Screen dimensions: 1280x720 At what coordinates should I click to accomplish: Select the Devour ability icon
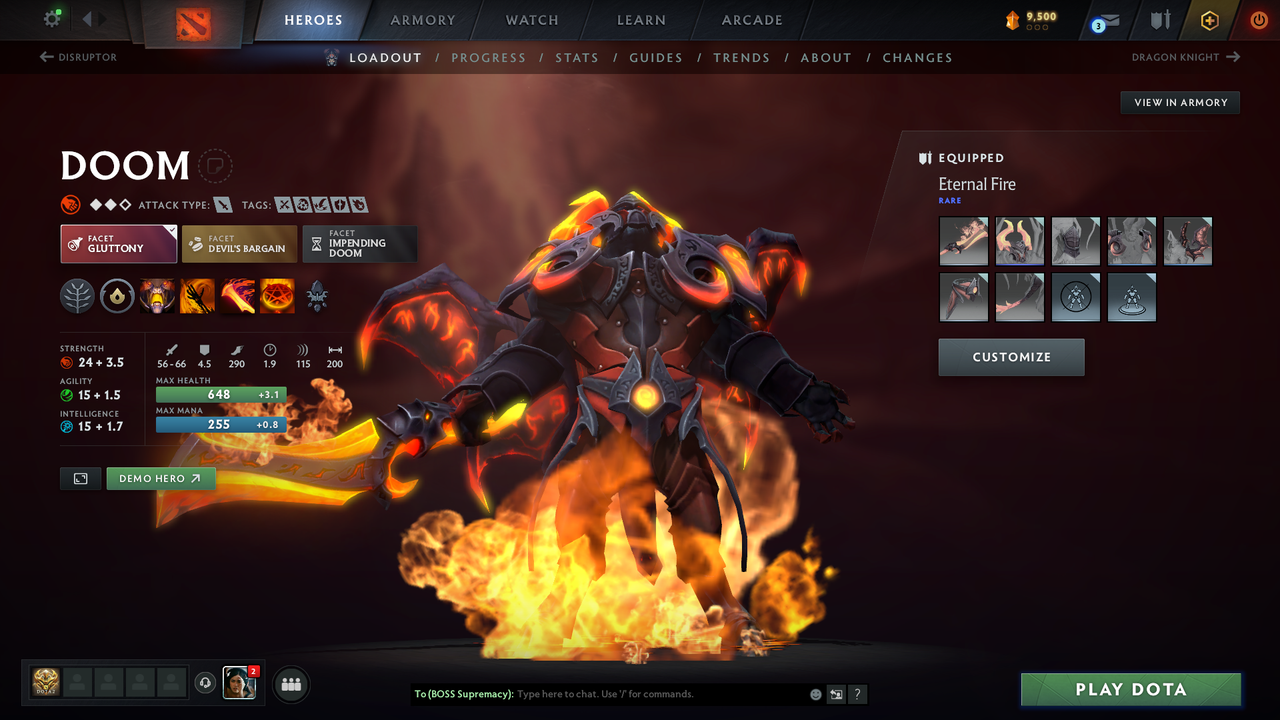point(157,296)
